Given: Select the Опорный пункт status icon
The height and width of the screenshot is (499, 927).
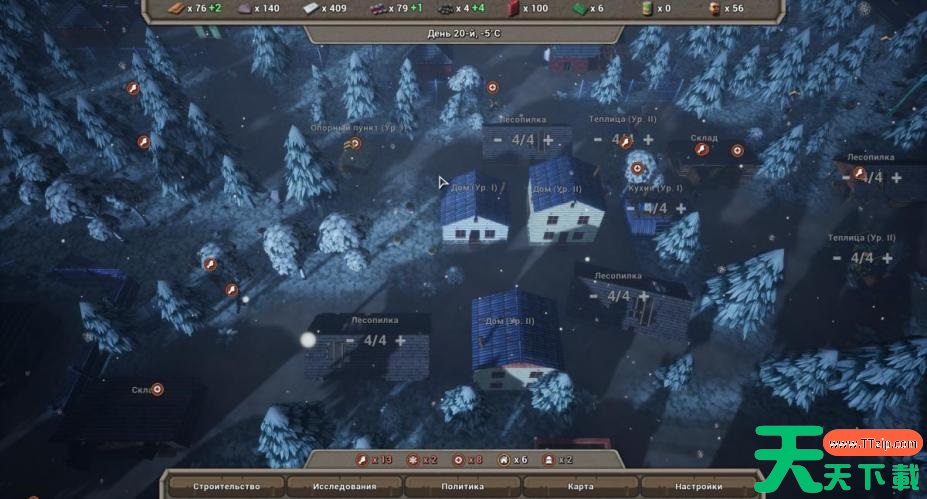Looking at the screenshot, I should pyautogui.click(x=354, y=143).
